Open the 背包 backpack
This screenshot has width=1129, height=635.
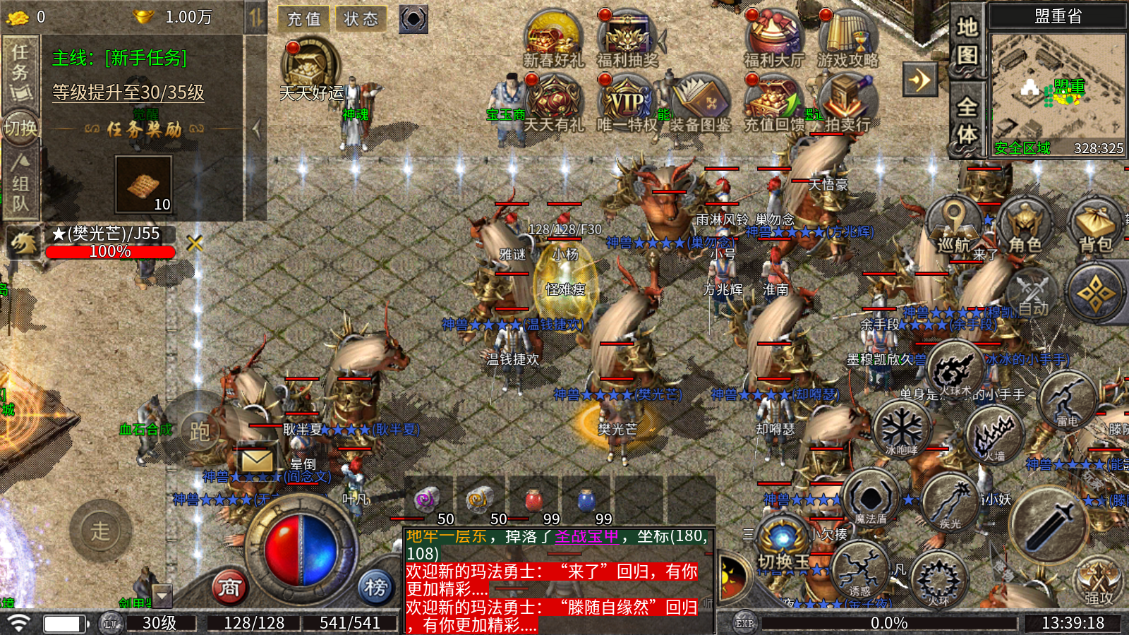tap(1095, 225)
